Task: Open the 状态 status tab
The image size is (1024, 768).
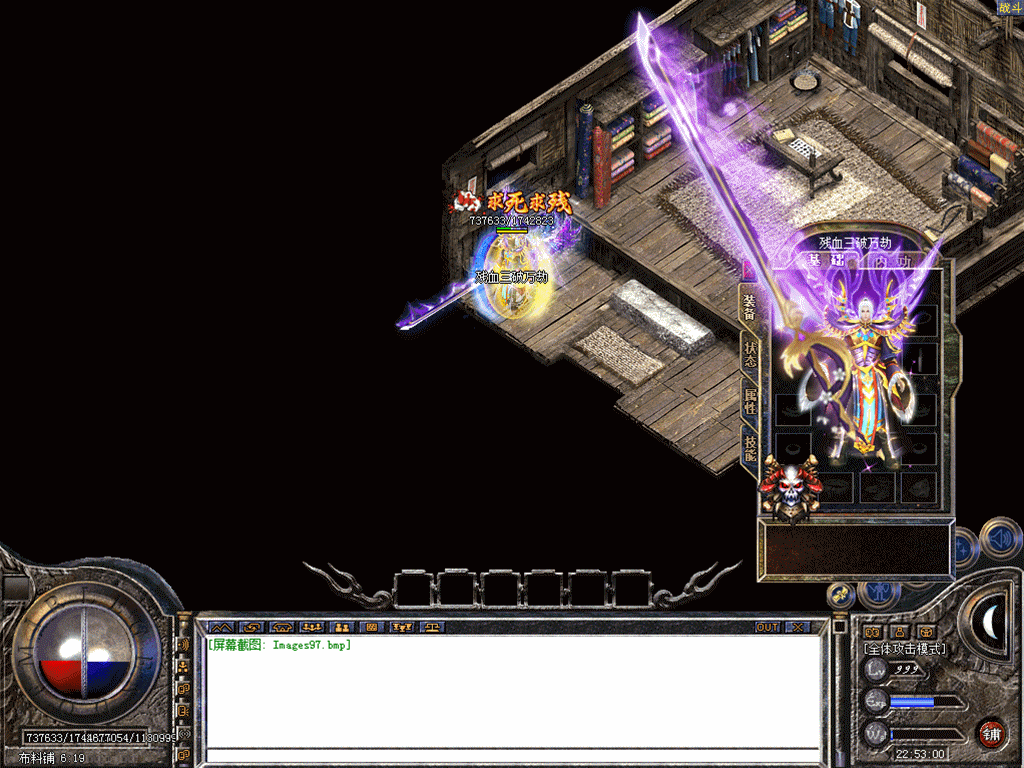Action: click(x=750, y=354)
